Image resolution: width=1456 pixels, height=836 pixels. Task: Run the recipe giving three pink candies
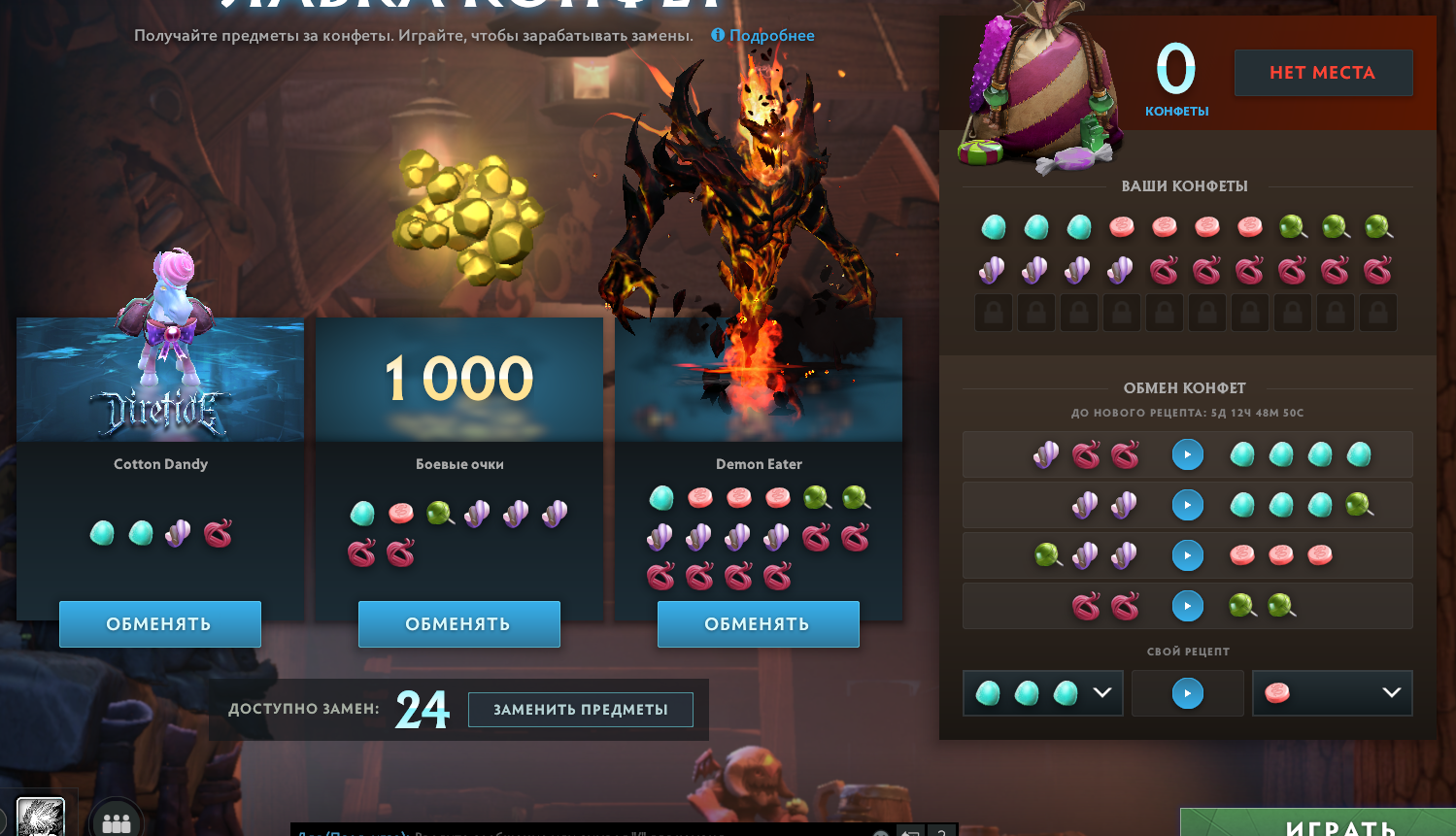click(1187, 555)
